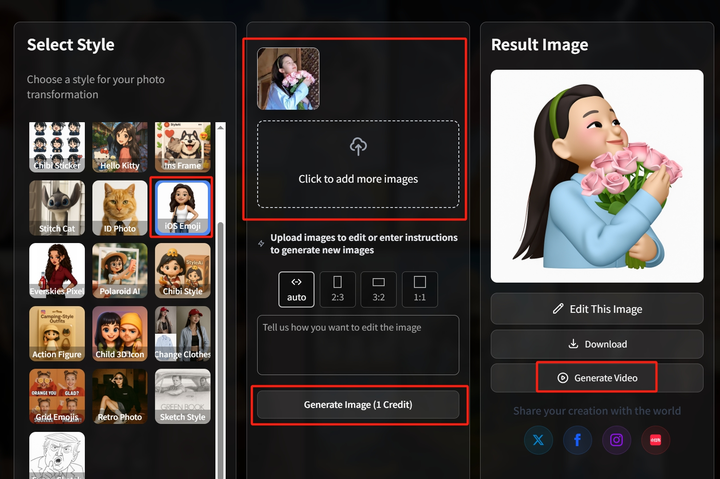This screenshot has height=479, width=720.
Task: Download the result image
Action: click(597, 344)
